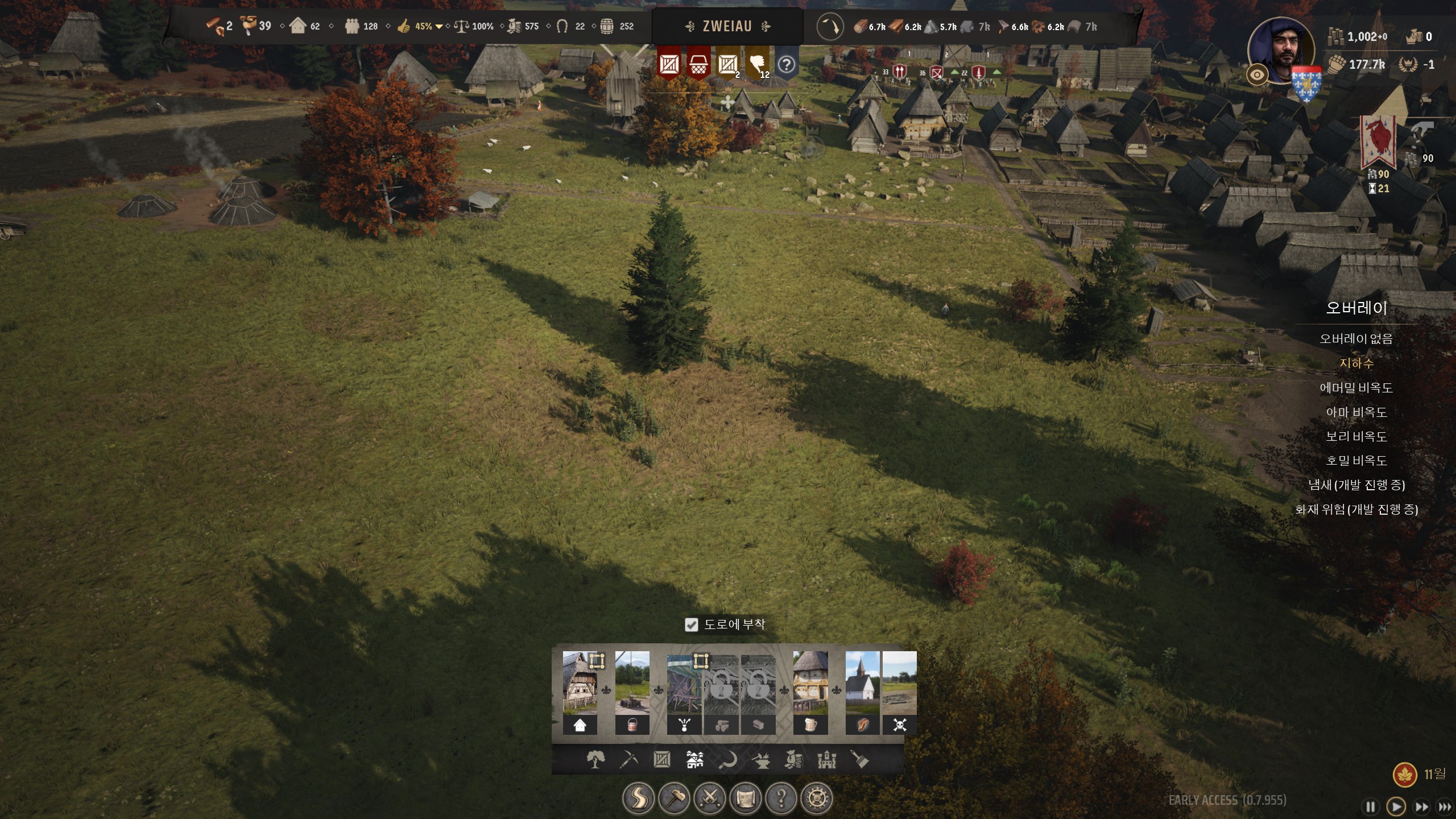Switch to the anvil crafting category
The height and width of the screenshot is (819, 1456).
click(760, 759)
